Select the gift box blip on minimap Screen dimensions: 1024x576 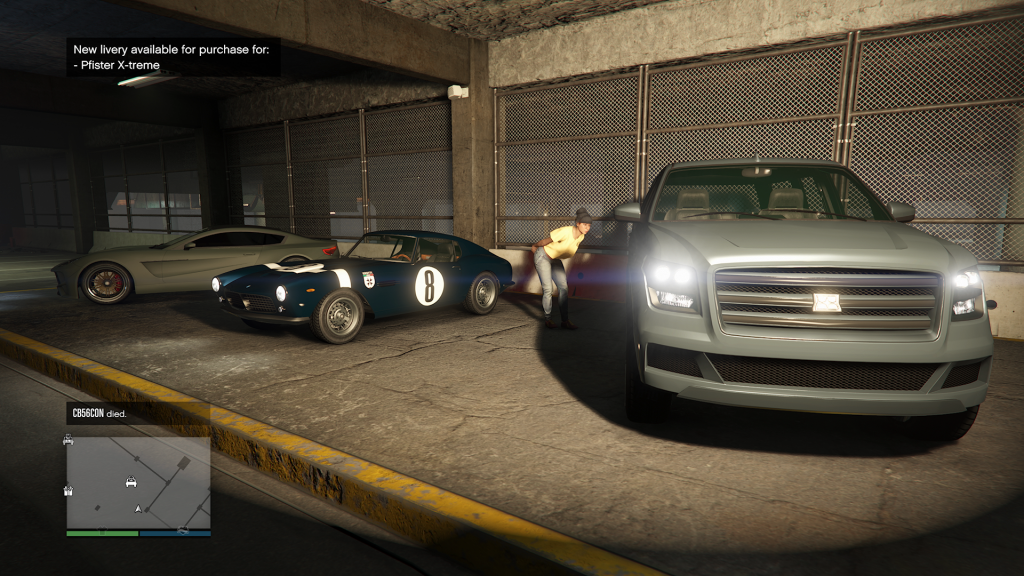tap(68, 490)
